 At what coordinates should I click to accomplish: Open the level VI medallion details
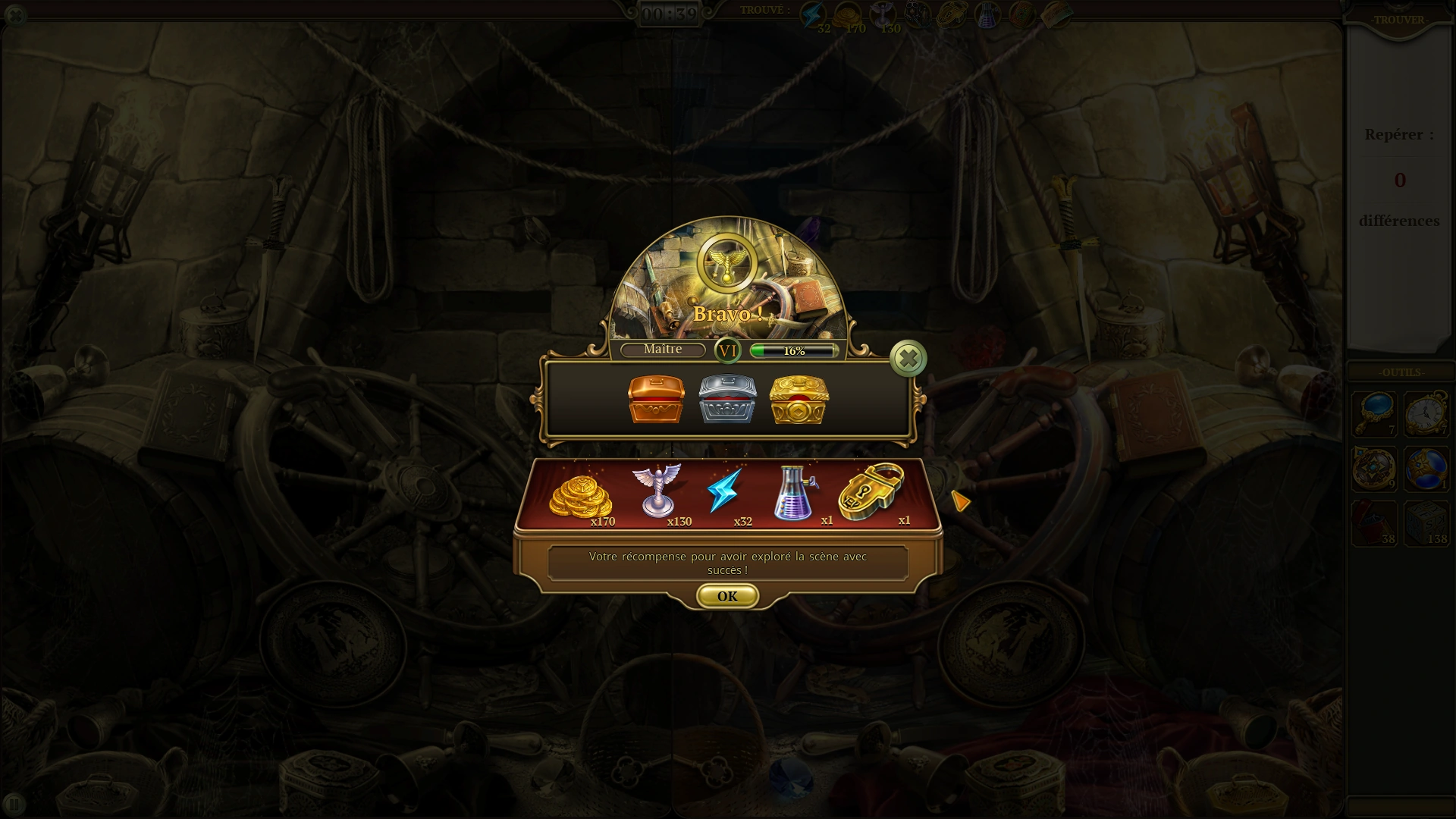727,350
